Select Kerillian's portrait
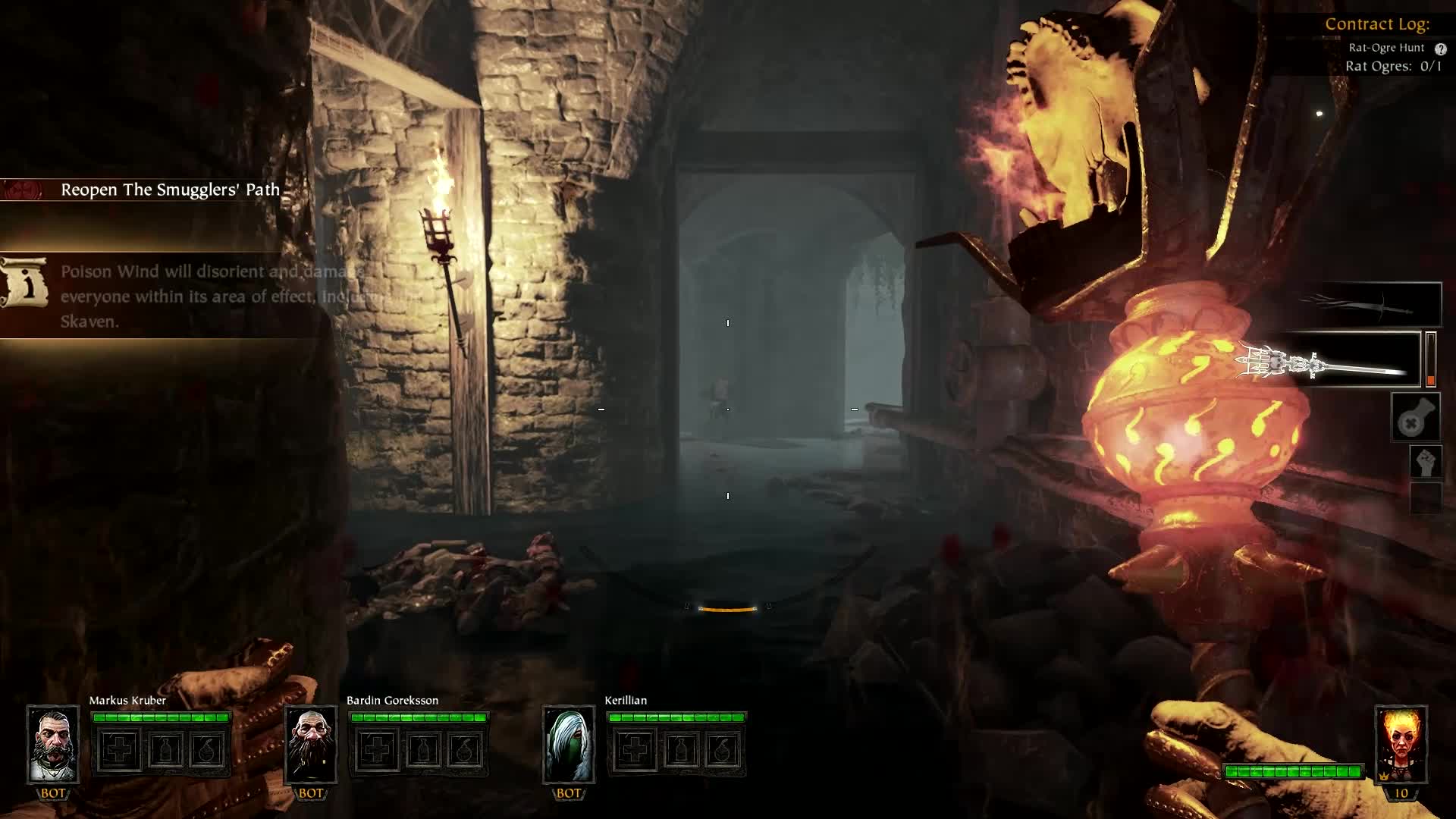 [569, 744]
